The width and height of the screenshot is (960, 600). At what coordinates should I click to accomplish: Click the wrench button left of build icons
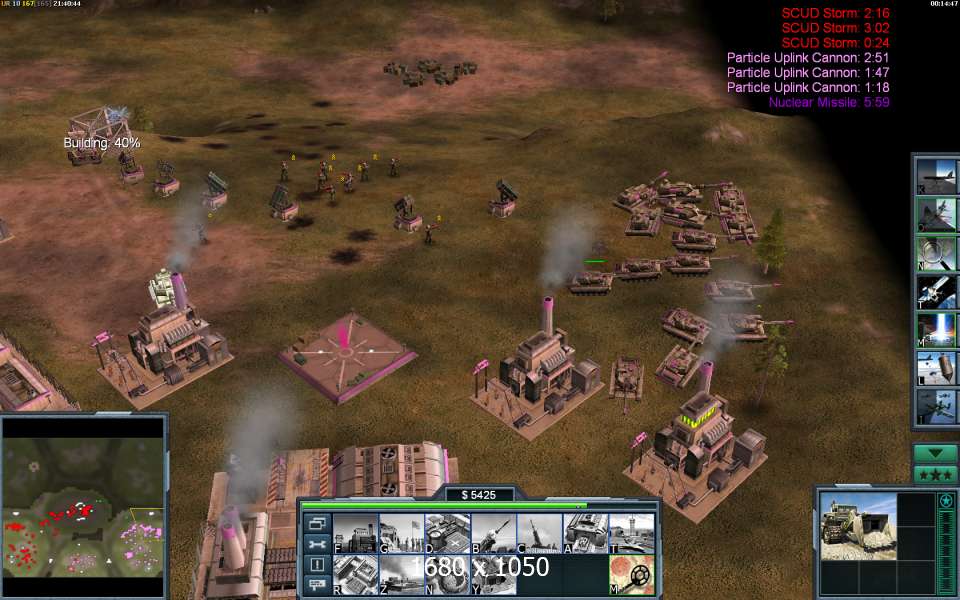[x=317, y=545]
